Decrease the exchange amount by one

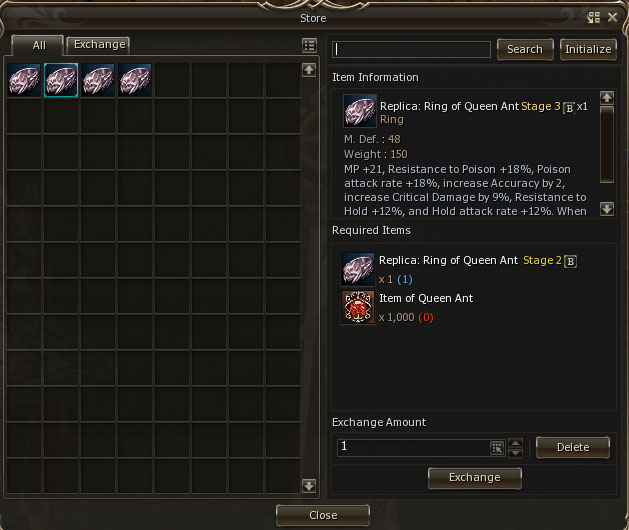pyautogui.click(x=516, y=453)
